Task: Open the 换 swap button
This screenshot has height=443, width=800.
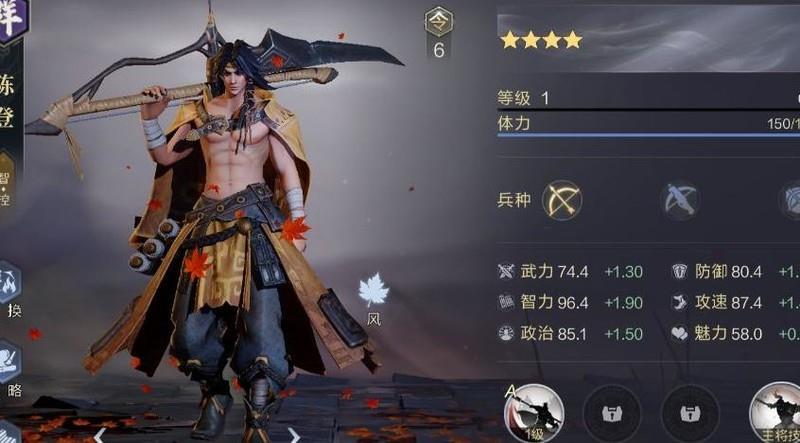Action: [x=10, y=285]
